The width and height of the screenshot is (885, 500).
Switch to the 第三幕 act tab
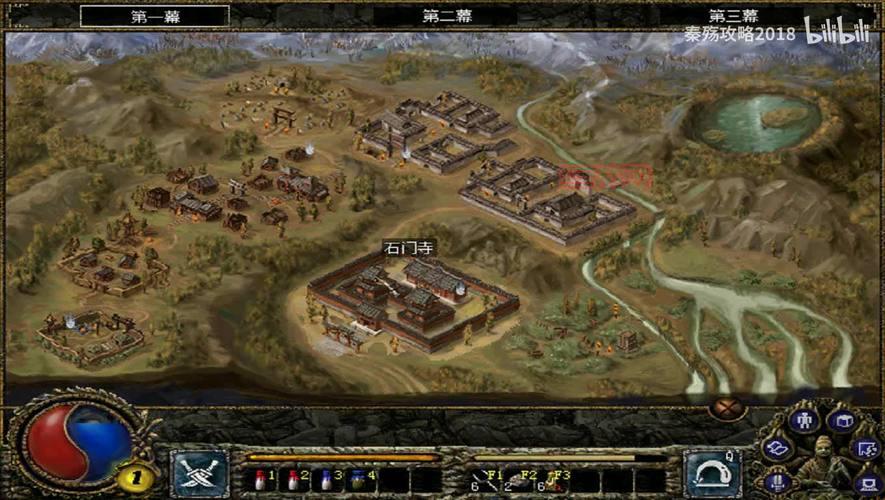click(x=733, y=16)
